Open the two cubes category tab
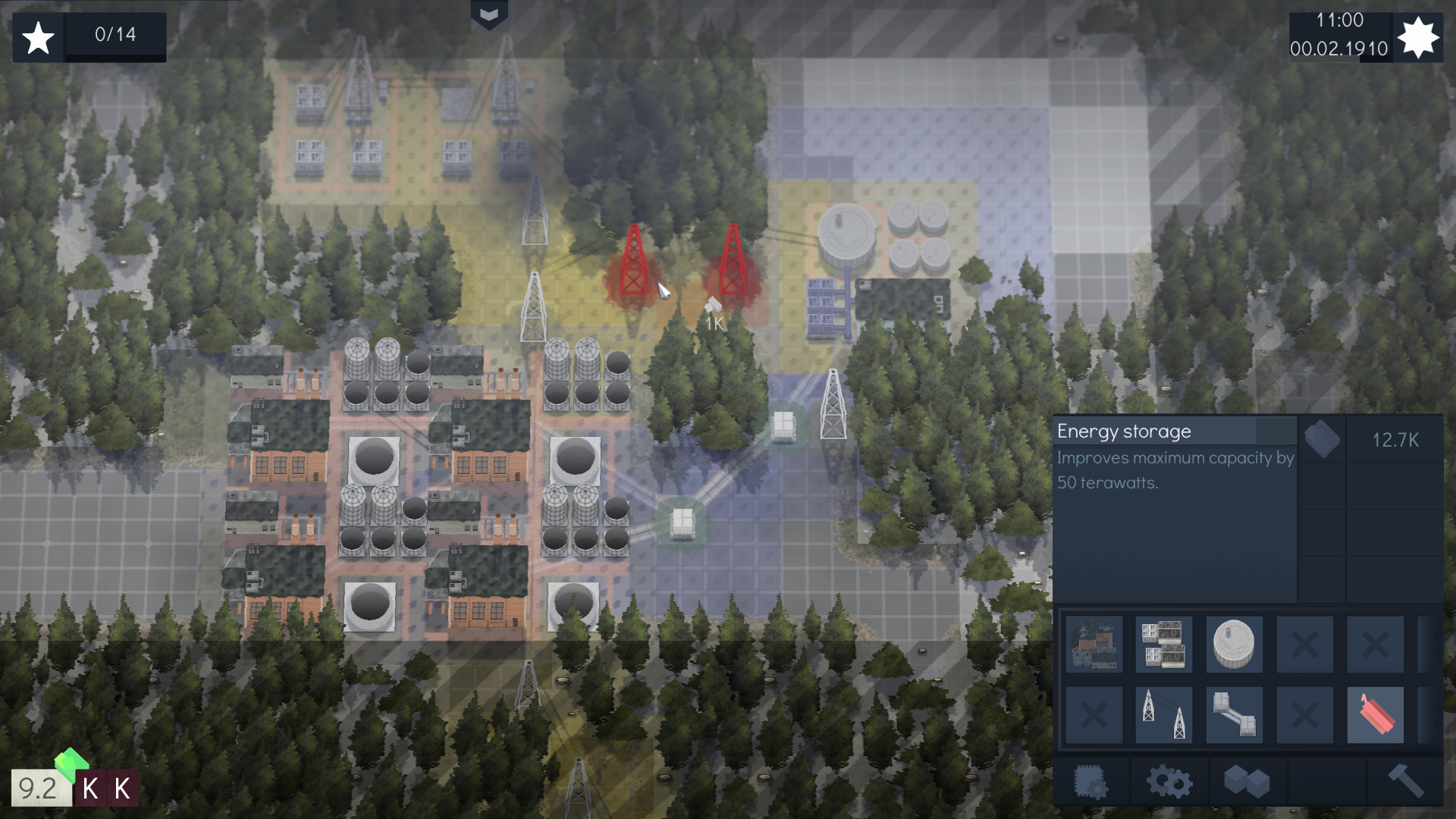The height and width of the screenshot is (819, 1456). (x=1247, y=781)
